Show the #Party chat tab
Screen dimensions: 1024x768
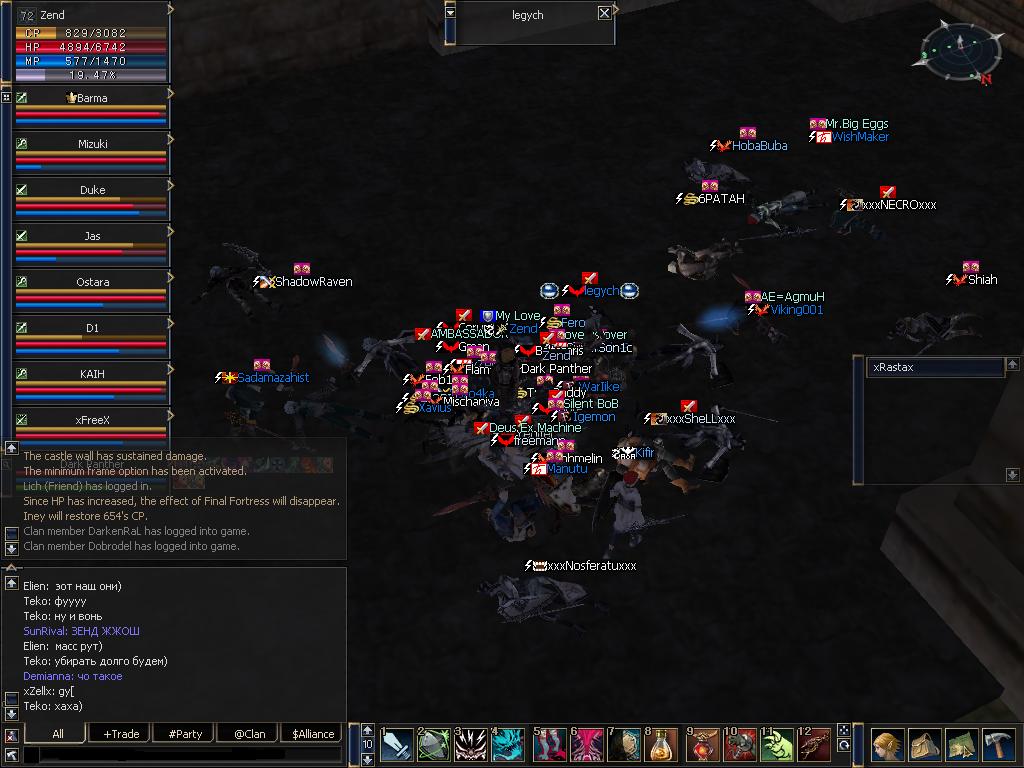tap(185, 734)
